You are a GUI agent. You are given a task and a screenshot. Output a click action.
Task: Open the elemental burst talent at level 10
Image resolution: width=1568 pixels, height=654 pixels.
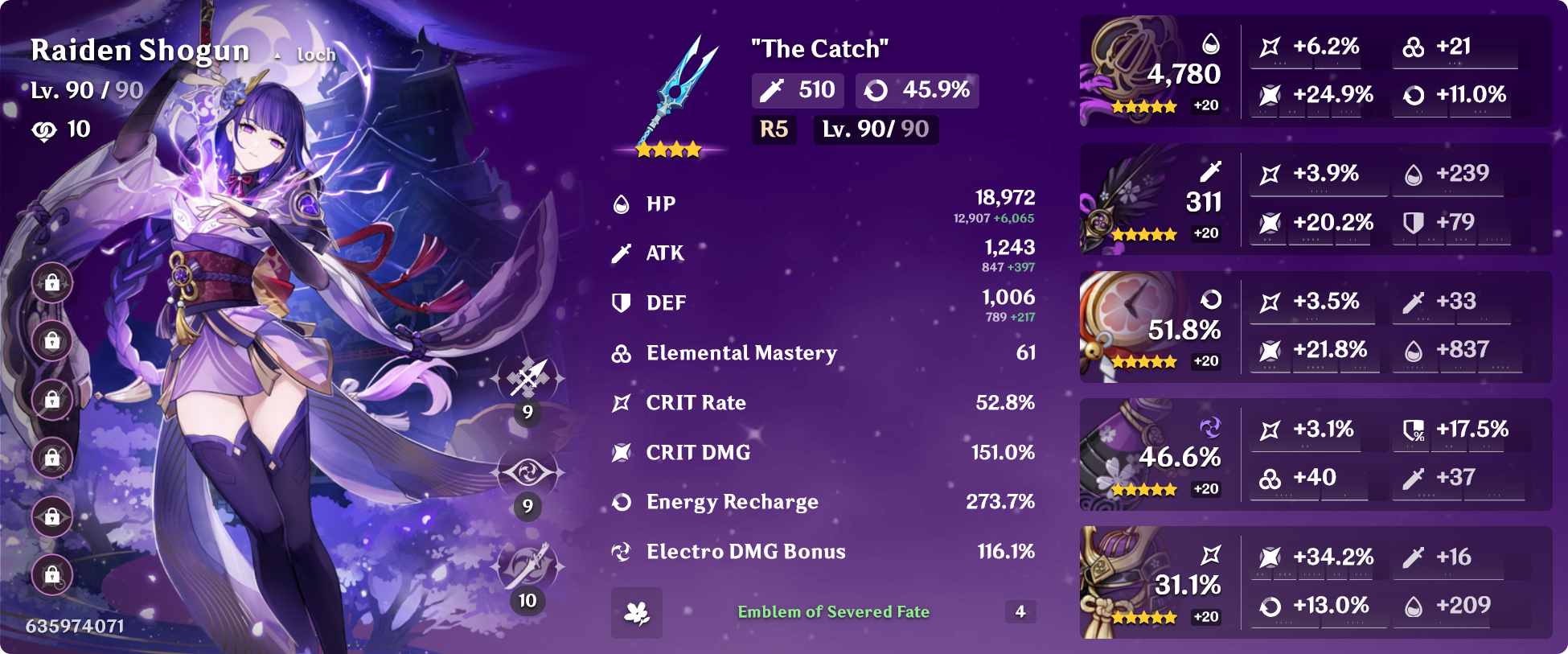(x=527, y=566)
